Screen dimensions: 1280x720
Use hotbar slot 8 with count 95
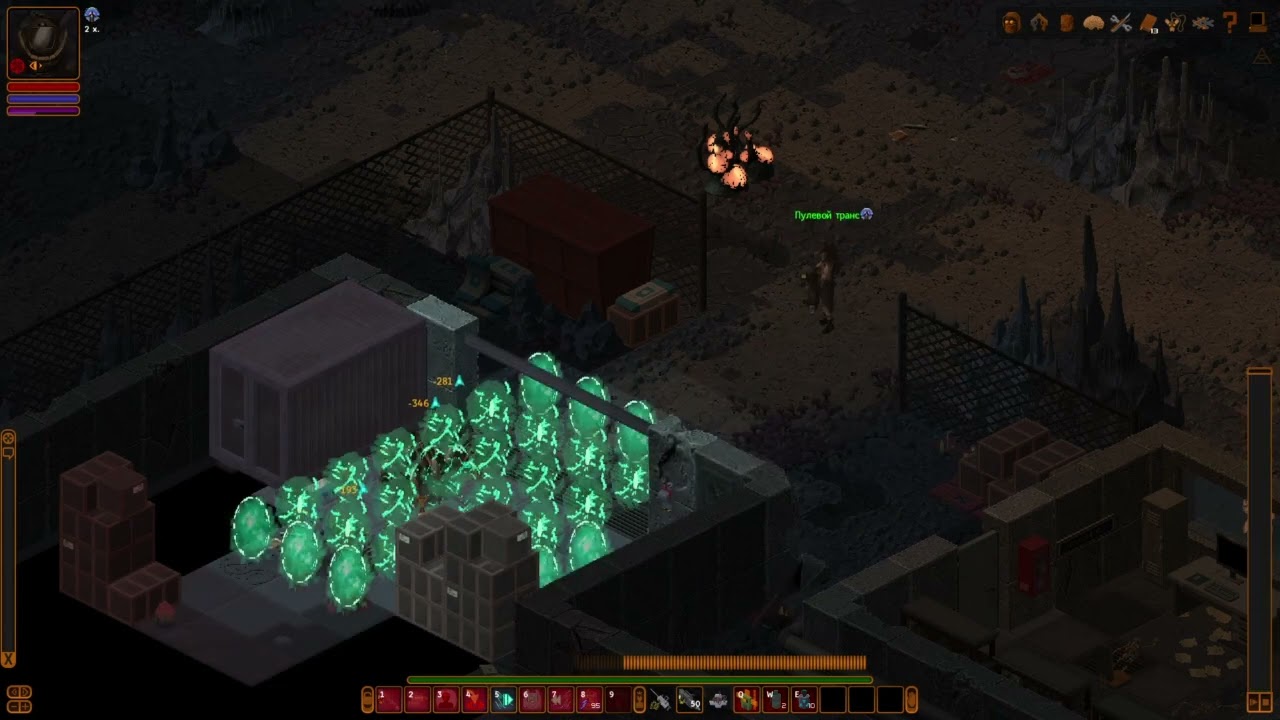pyautogui.click(x=590, y=700)
